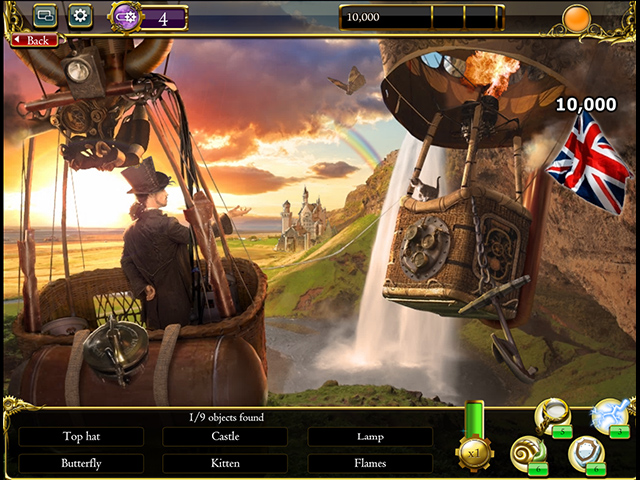This screenshot has height=480, width=640.
Task: Open the settings gear menu
Action: (79, 16)
